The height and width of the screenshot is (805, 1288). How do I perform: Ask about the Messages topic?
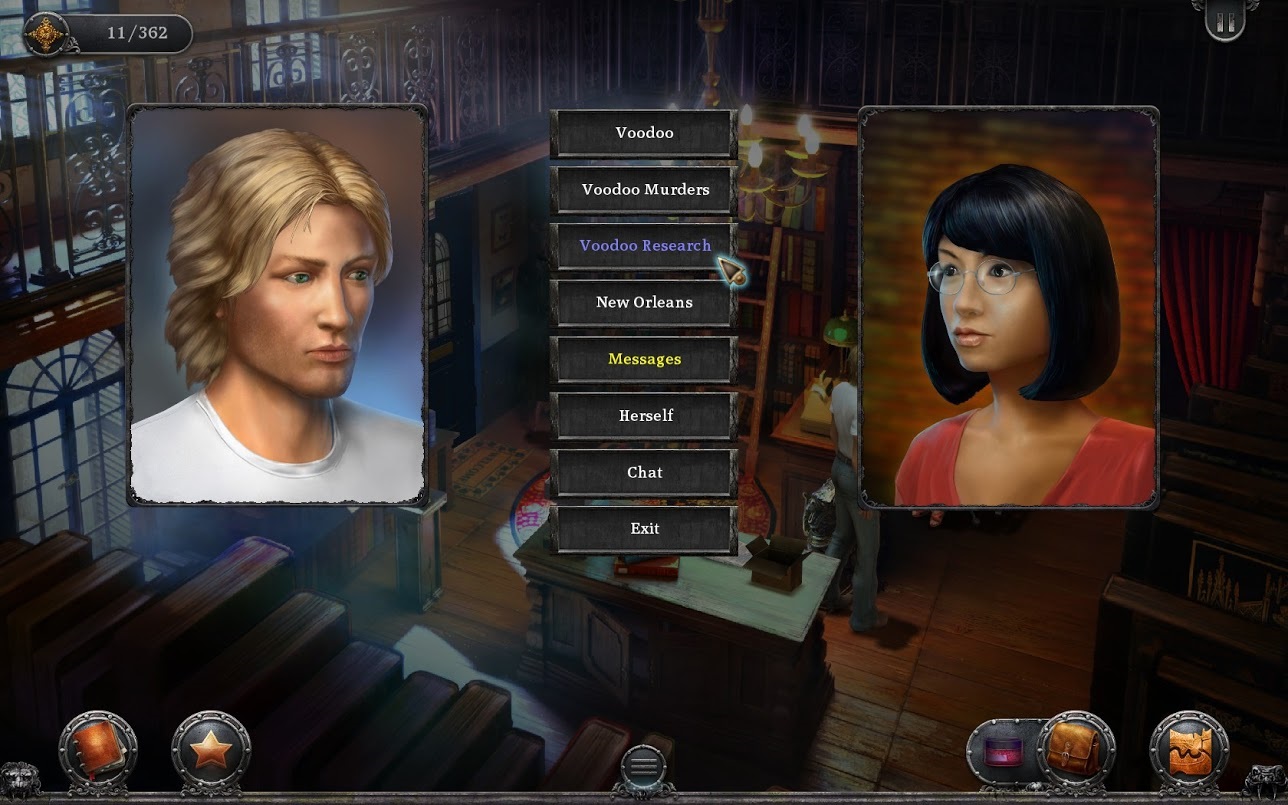coord(644,358)
